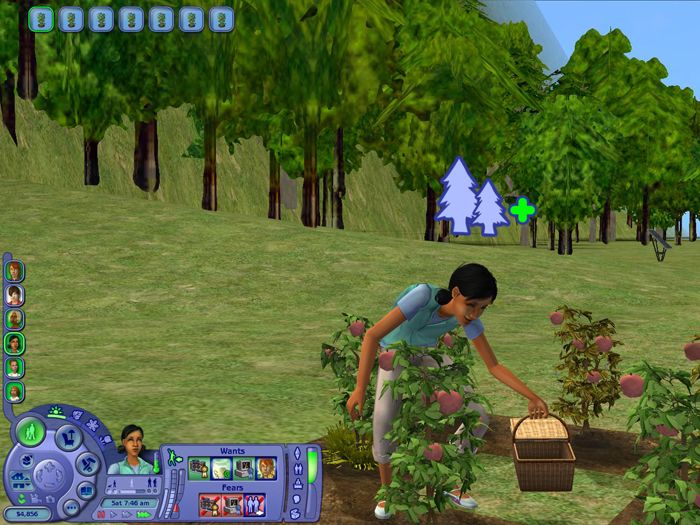
Task: Set game speed to triple fast-forward
Action: 144,513
